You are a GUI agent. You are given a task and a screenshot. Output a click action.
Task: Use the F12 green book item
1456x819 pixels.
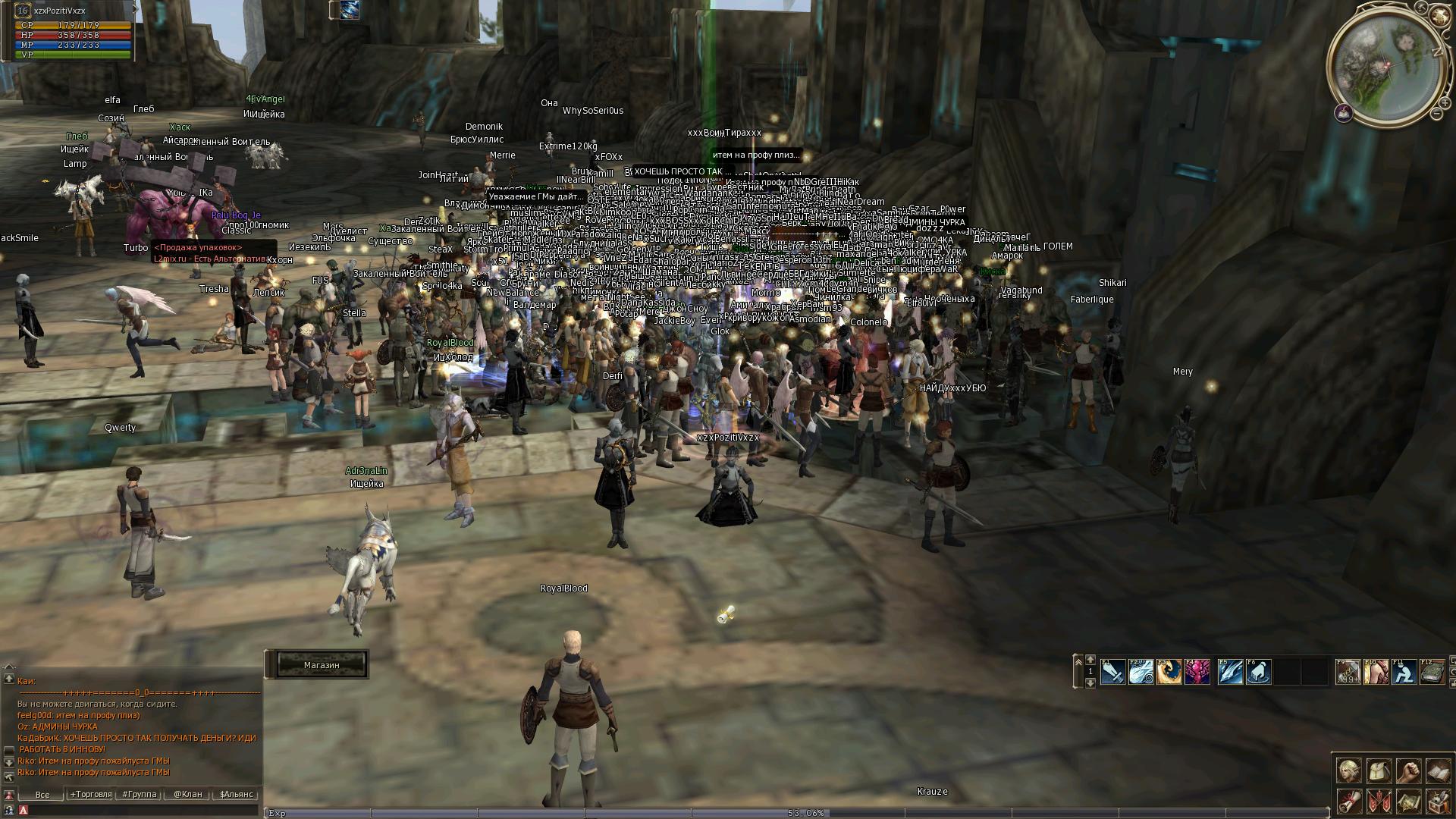(1432, 672)
